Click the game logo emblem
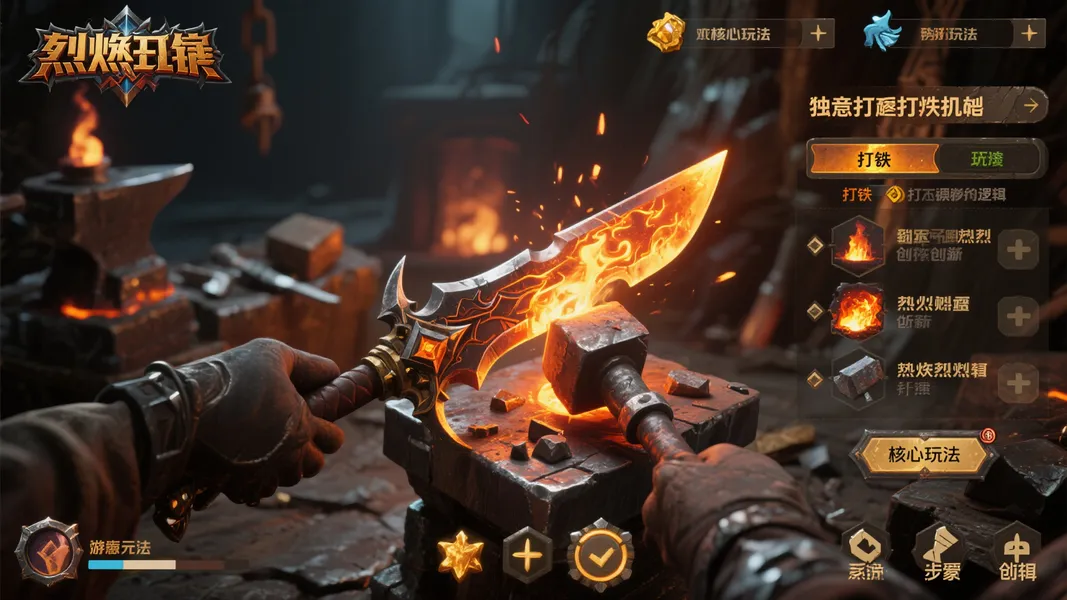 124,55
